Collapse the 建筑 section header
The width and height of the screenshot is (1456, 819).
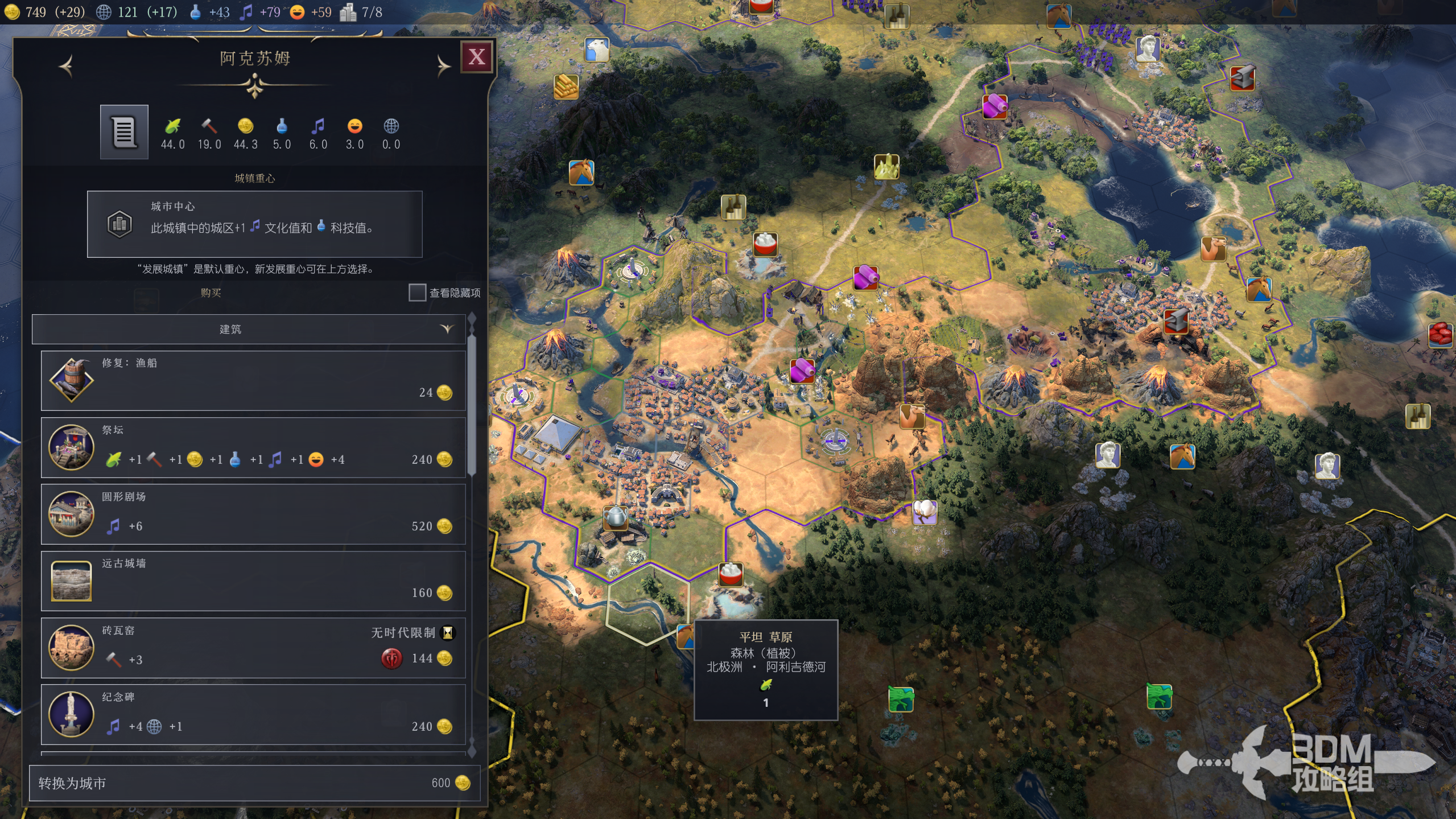(249, 329)
